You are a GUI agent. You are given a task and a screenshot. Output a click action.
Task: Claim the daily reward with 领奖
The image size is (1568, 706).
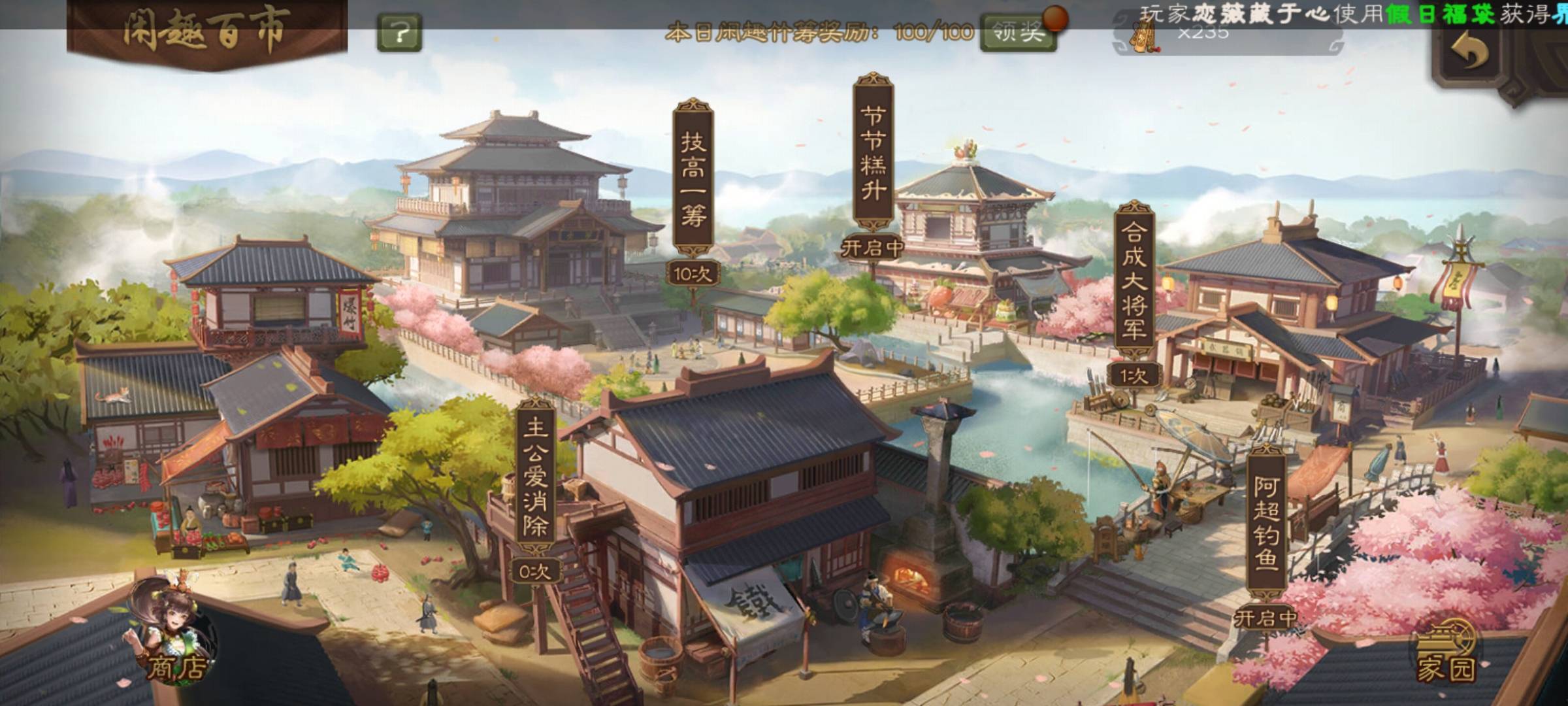coord(1017,31)
